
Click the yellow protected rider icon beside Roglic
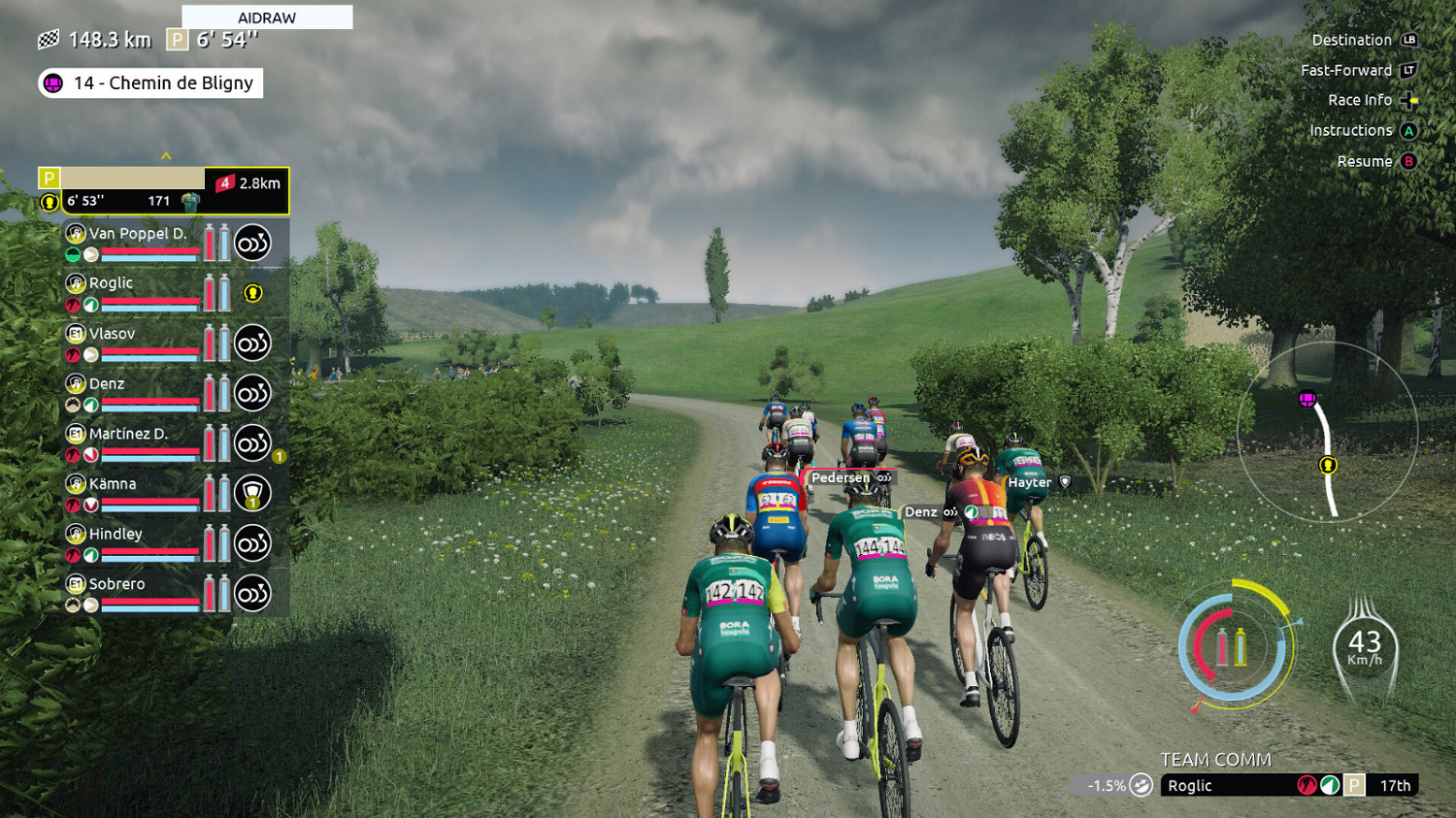[x=253, y=293]
